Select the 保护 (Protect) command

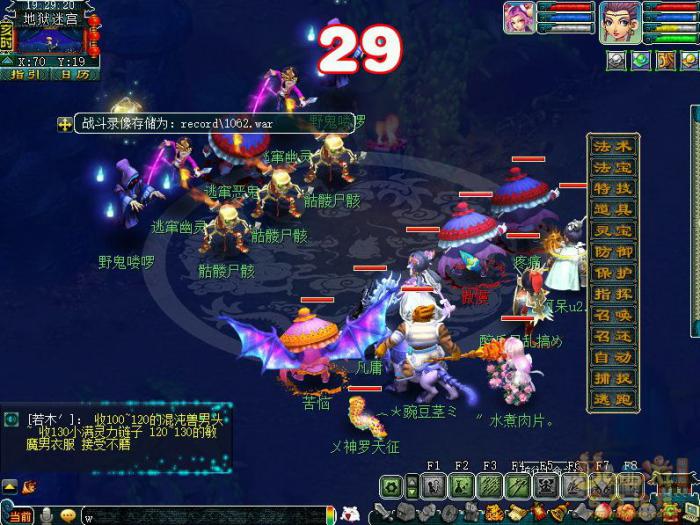(x=613, y=272)
